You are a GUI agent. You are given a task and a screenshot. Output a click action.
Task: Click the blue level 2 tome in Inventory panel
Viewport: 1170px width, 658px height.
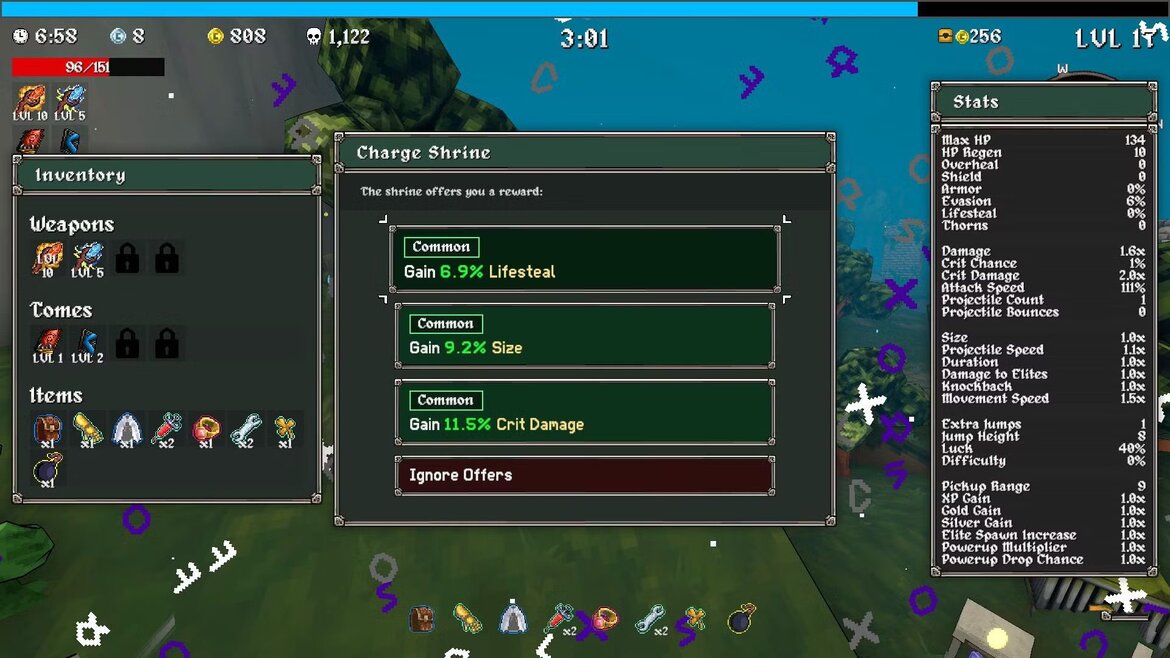(x=87, y=344)
